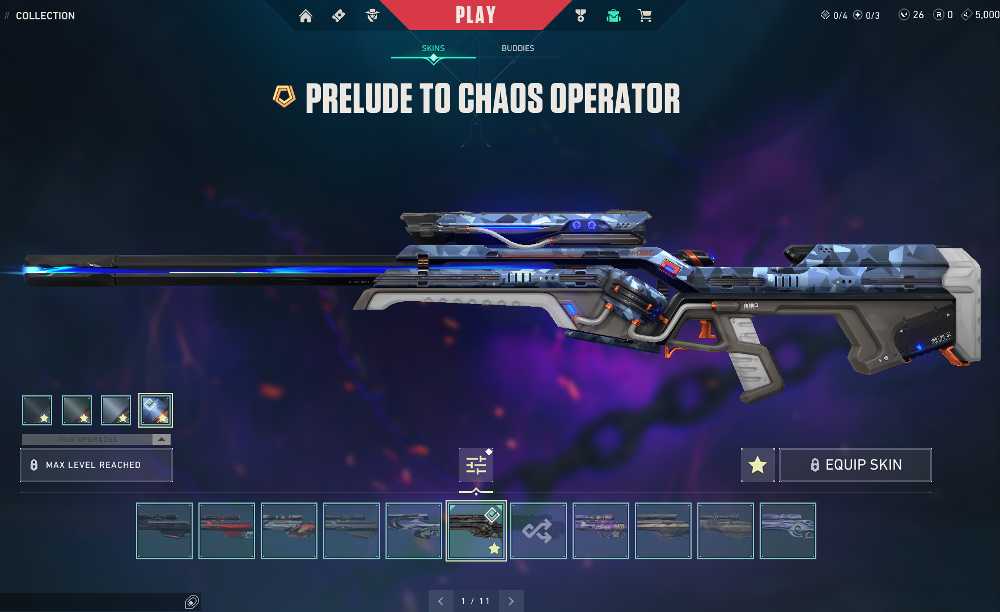Go to the previous skin page arrow
Screen dimensions: 1000x612
441,601
